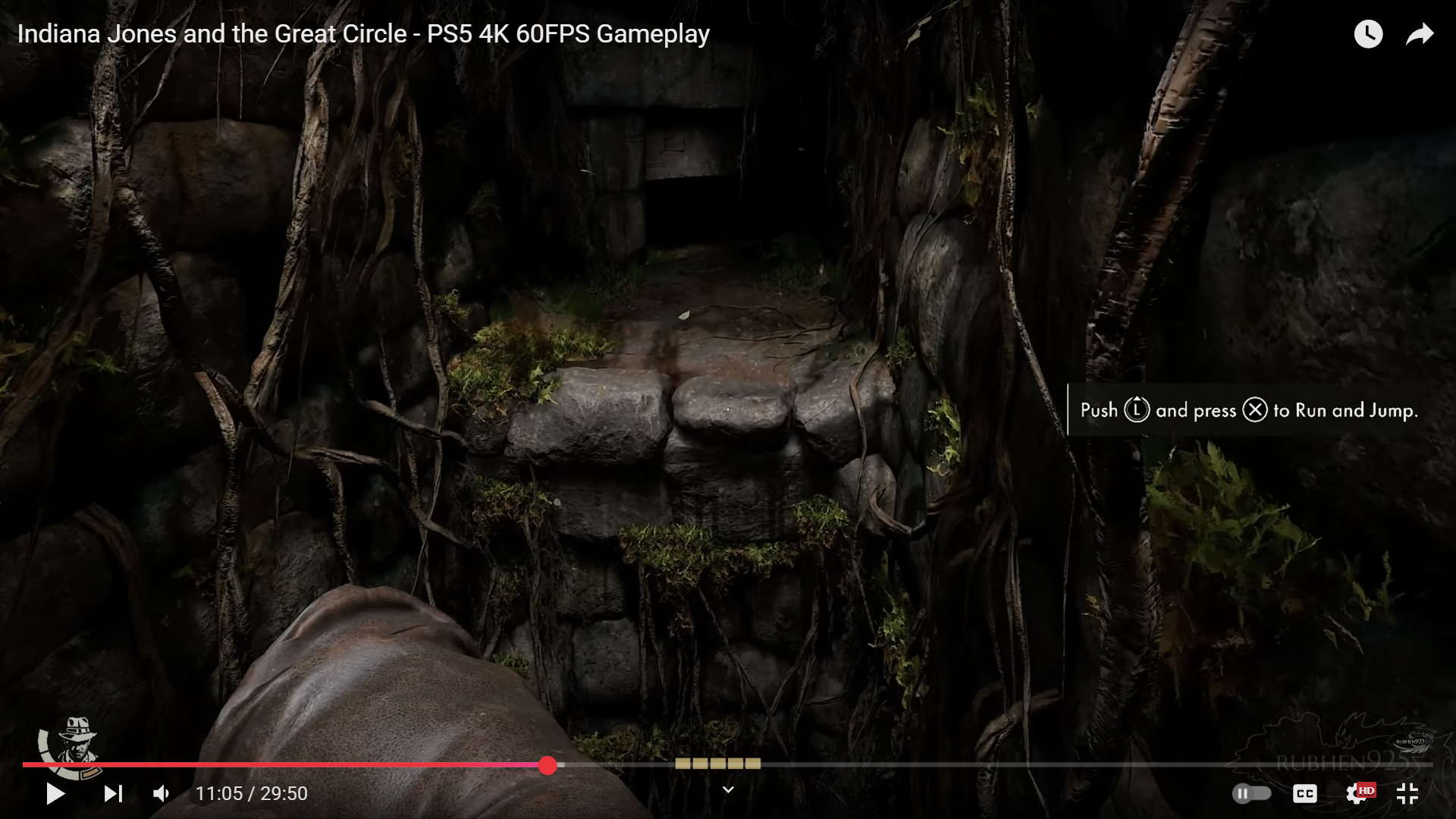Image resolution: width=1456 pixels, height=819 pixels.
Task: Skip to the next video
Action: pos(113,793)
